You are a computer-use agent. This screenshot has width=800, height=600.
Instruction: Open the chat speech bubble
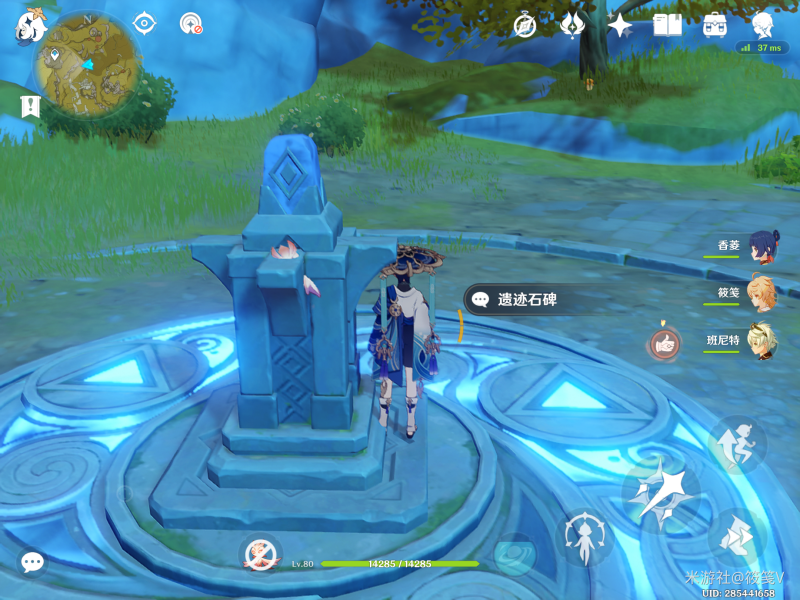click(32, 562)
